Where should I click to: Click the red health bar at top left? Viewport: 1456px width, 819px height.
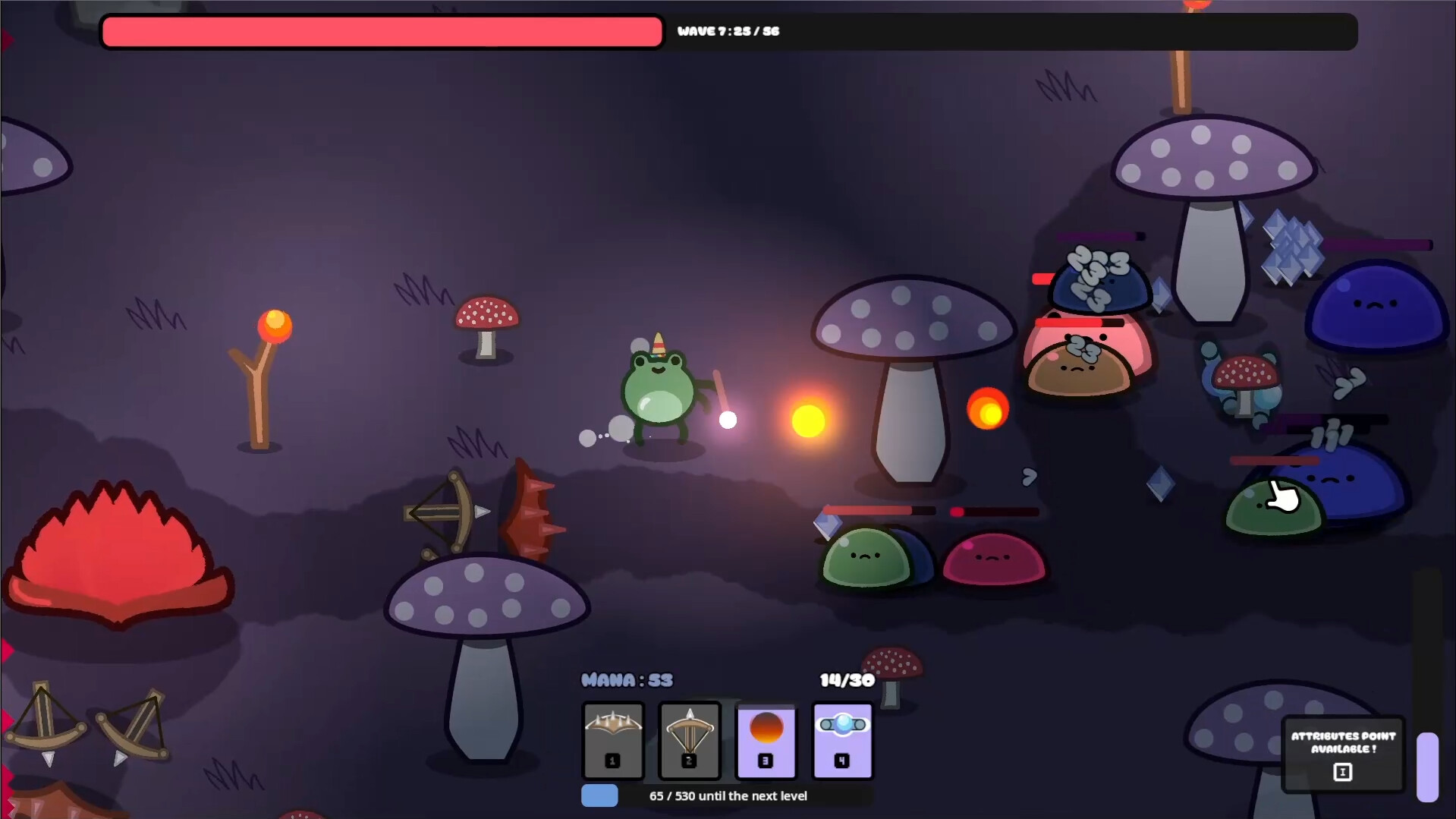tap(379, 31)
